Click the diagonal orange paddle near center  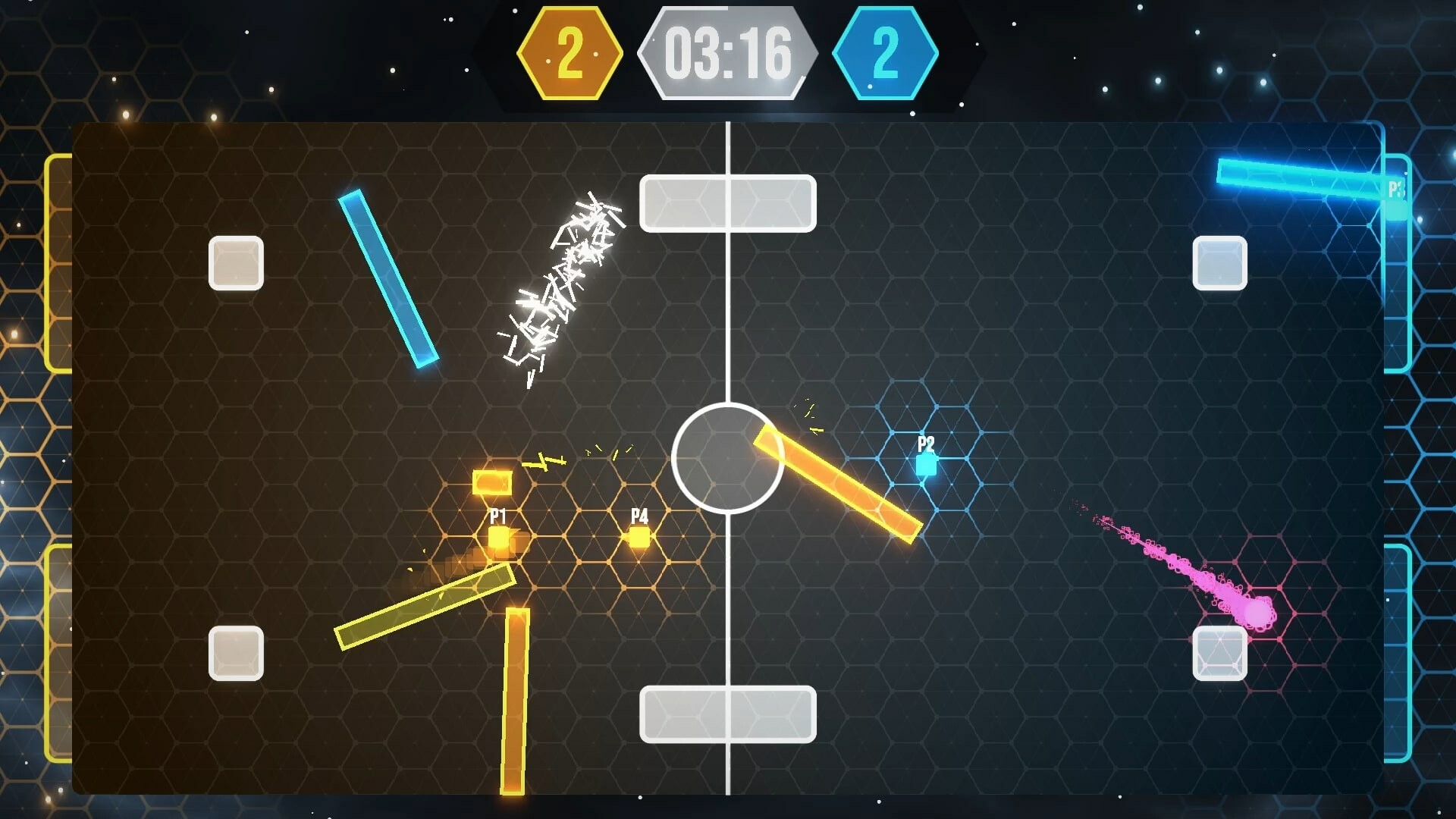(x=834, y=485)
